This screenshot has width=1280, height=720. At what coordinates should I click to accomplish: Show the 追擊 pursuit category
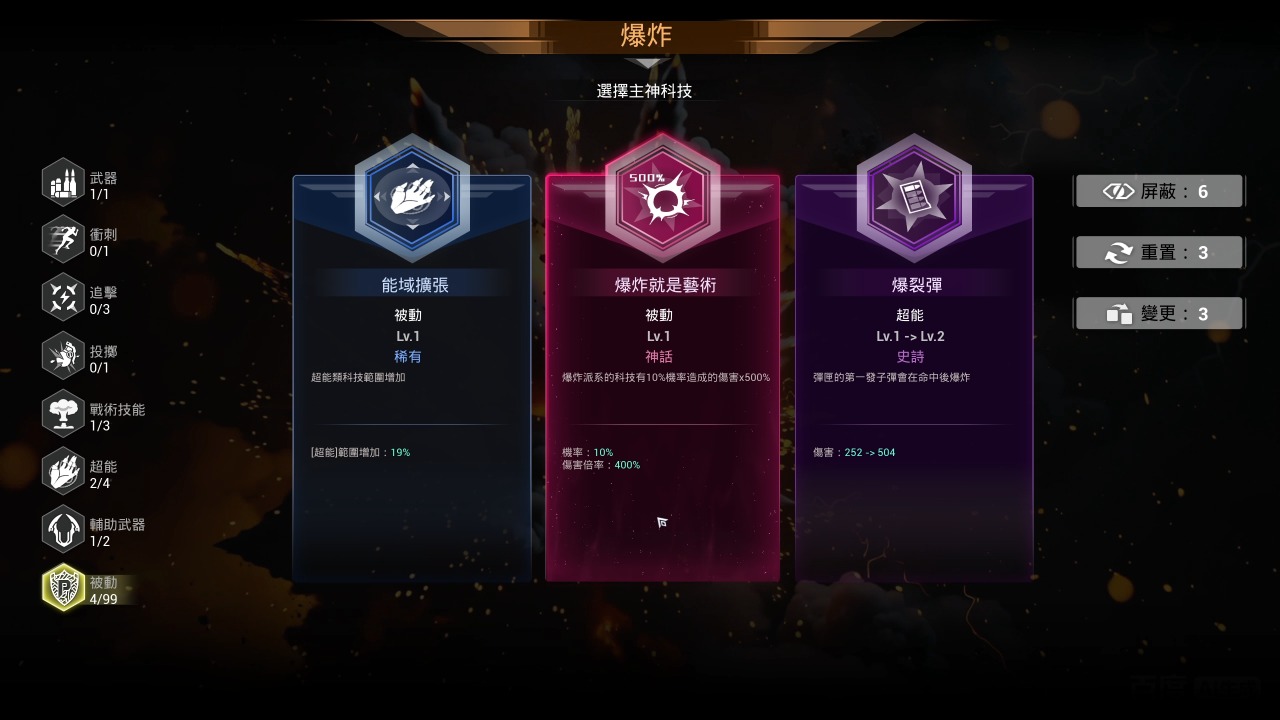point(64,298)
